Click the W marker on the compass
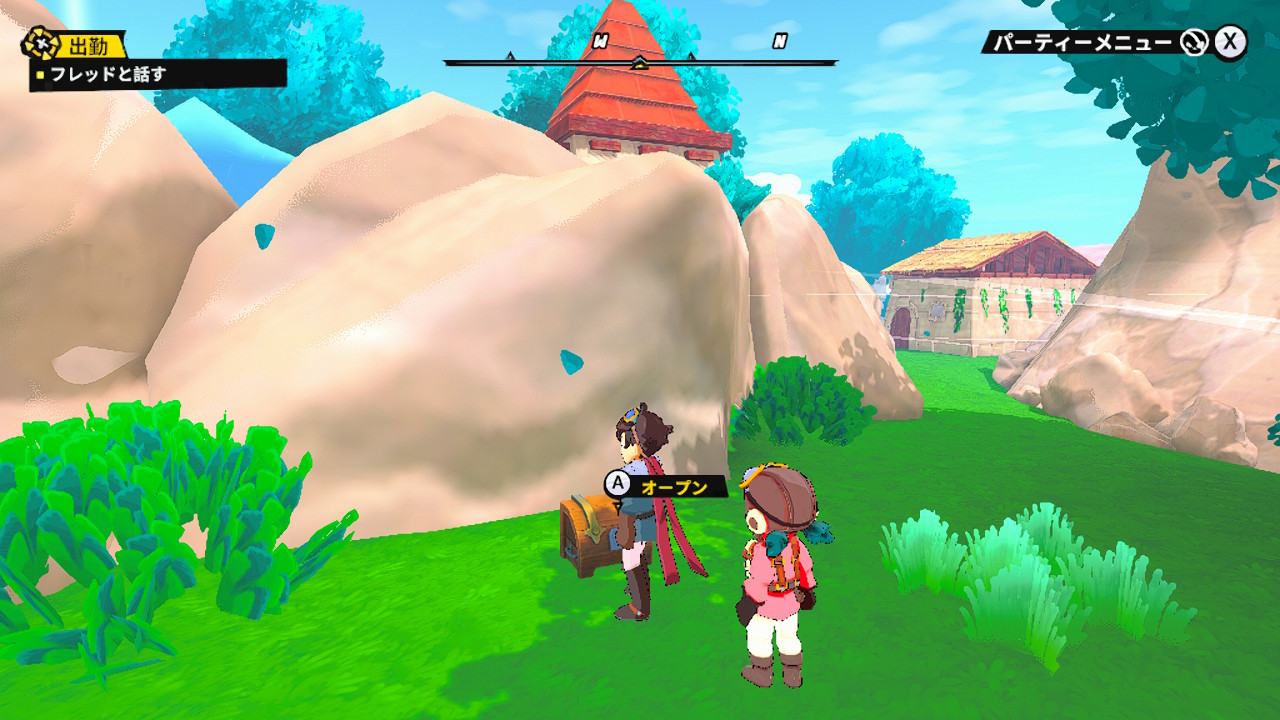1280x720 pixels. click(599, 42)
